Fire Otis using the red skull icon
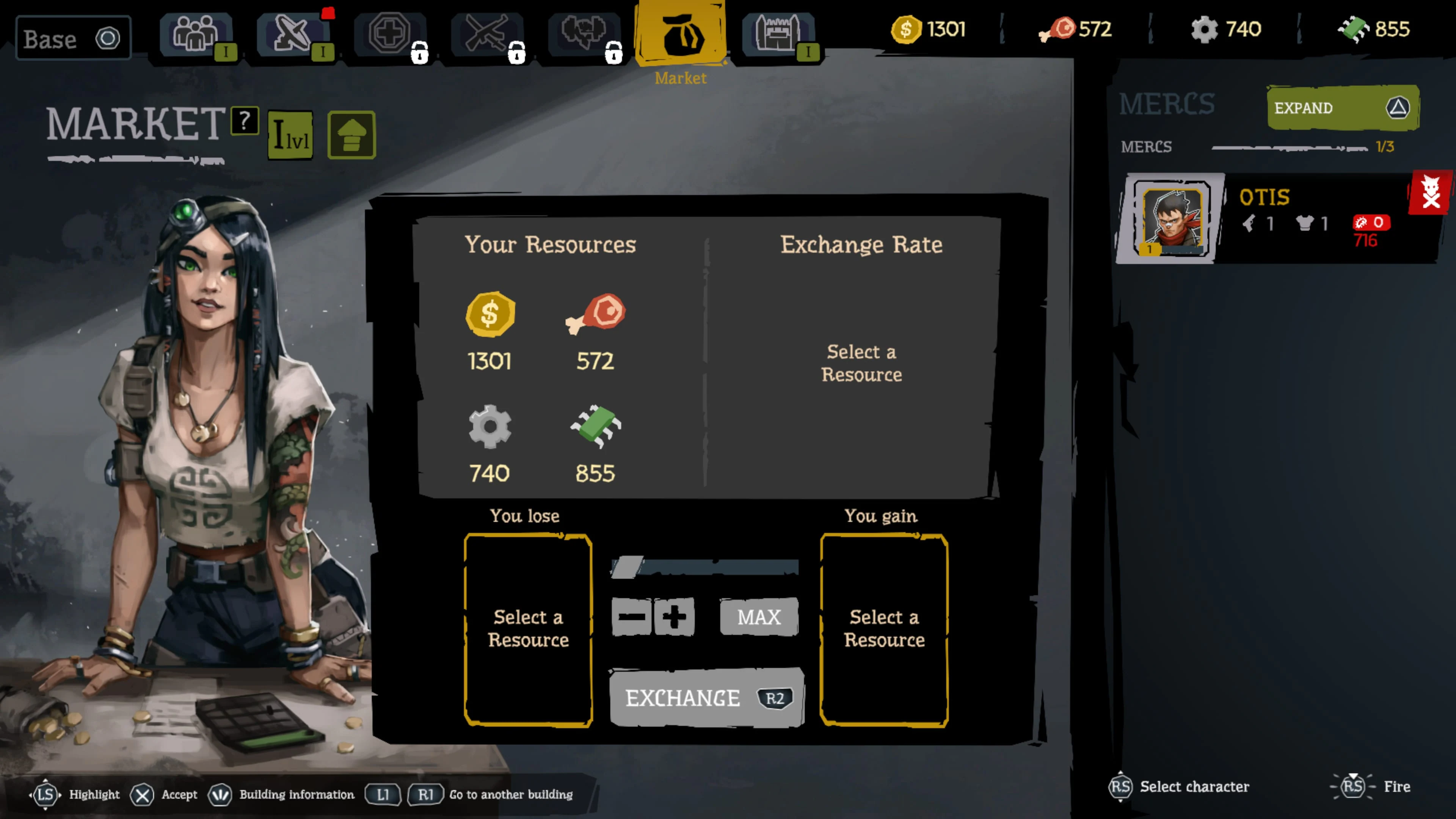Image resolution: width=1456 pixels, height=819 pixels. point(1431,192)
